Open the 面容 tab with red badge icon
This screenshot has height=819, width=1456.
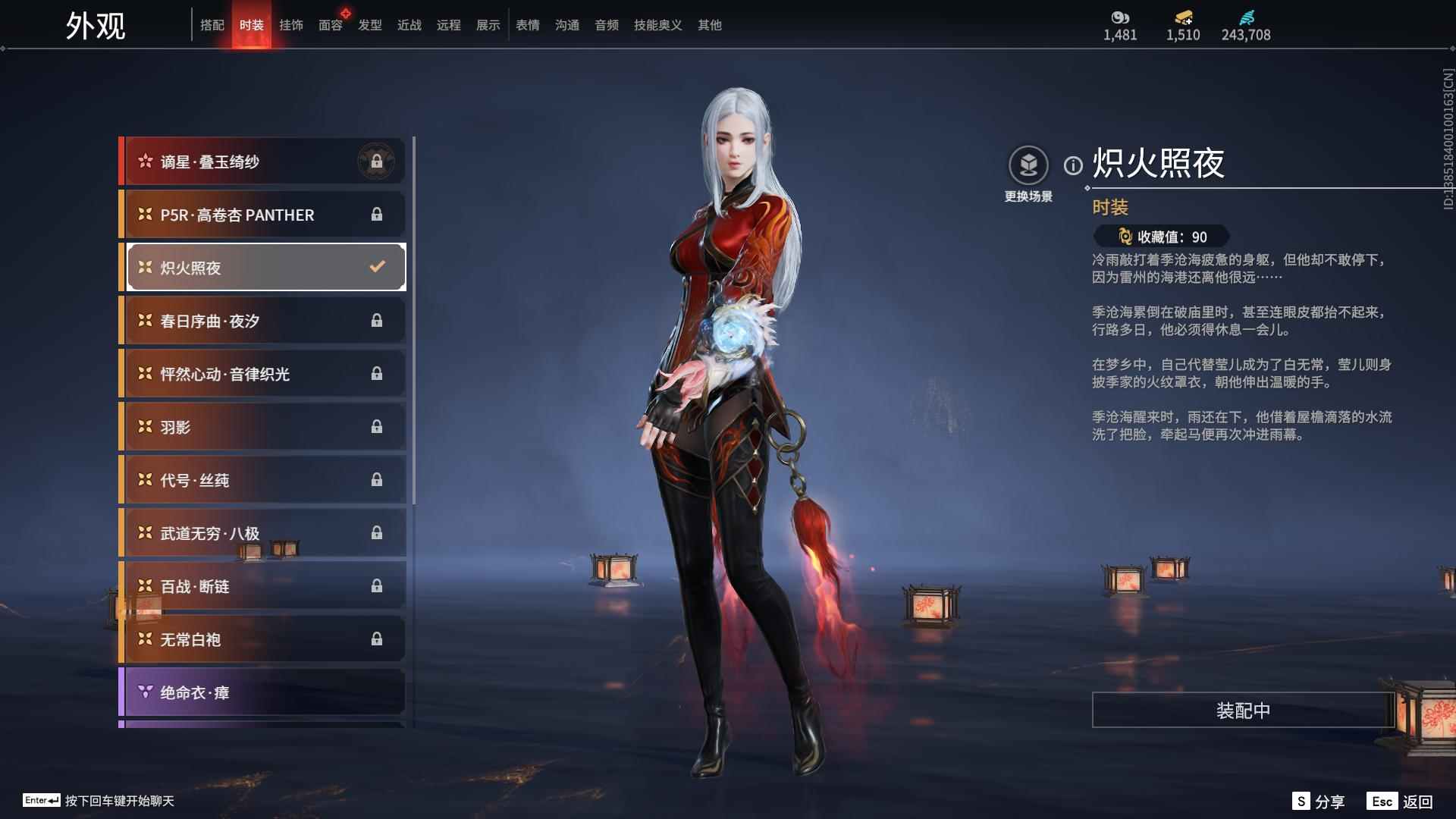point(331,25)
